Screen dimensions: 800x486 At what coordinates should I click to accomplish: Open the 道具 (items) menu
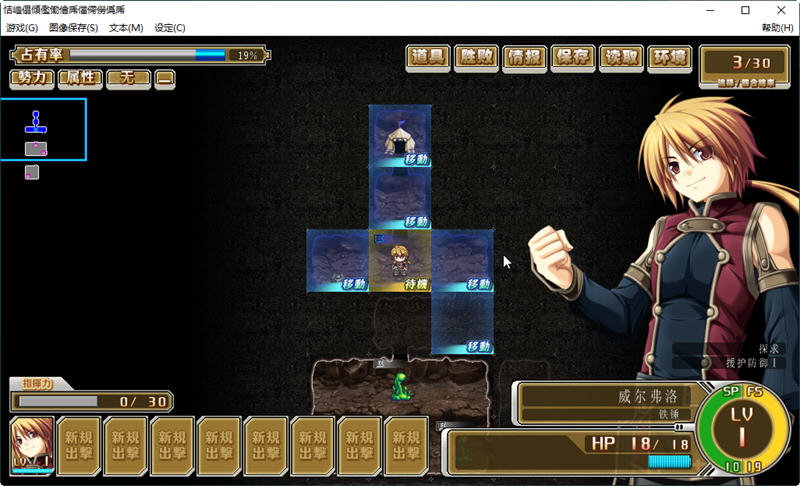coord(429,58)
